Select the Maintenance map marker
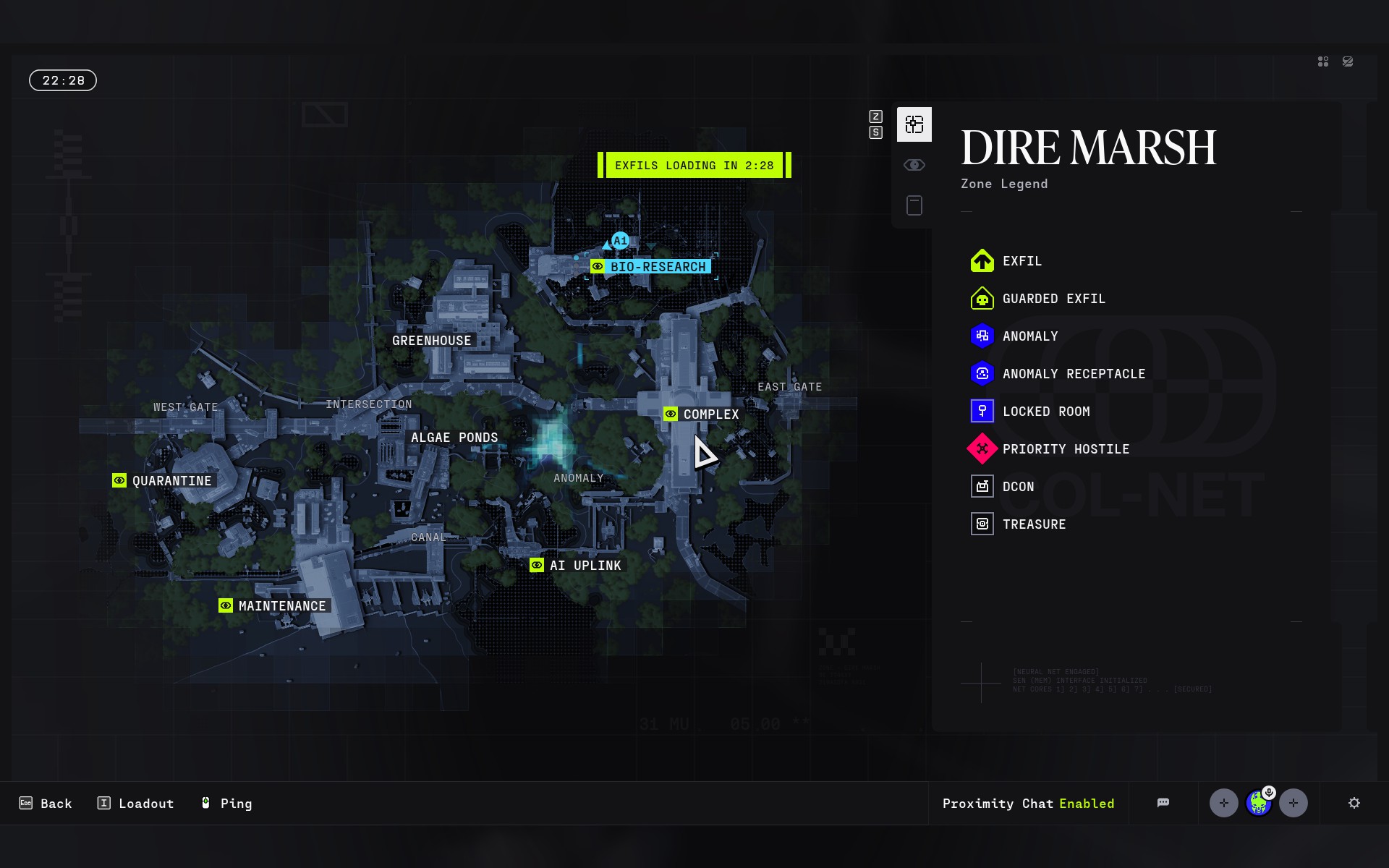The width and height of the screenshot is (1389, 868). click(x=273, y=606)
